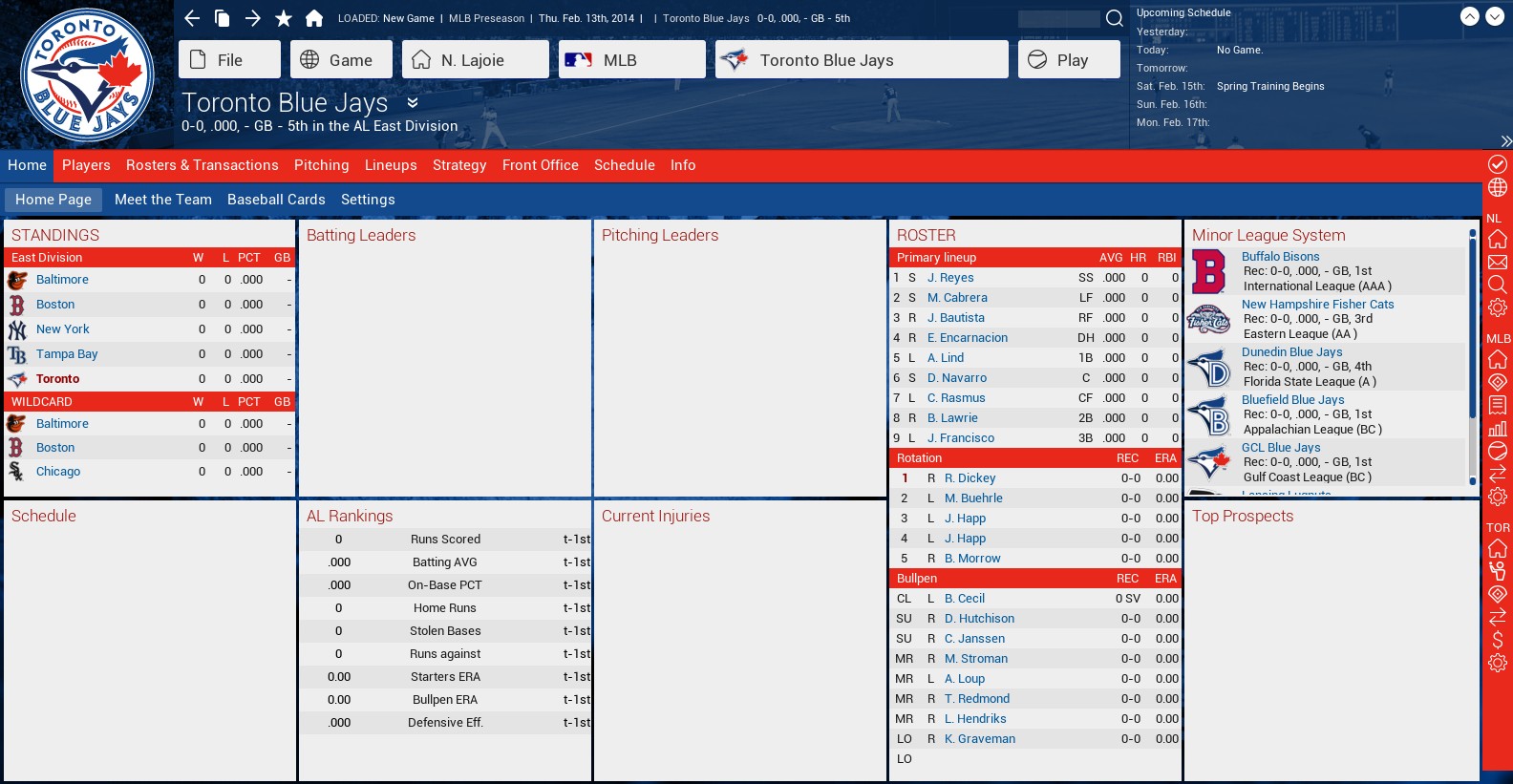Open the N. Lajoie manager menu
Viewport: 1513px width, 784px height.
(475, 60)
